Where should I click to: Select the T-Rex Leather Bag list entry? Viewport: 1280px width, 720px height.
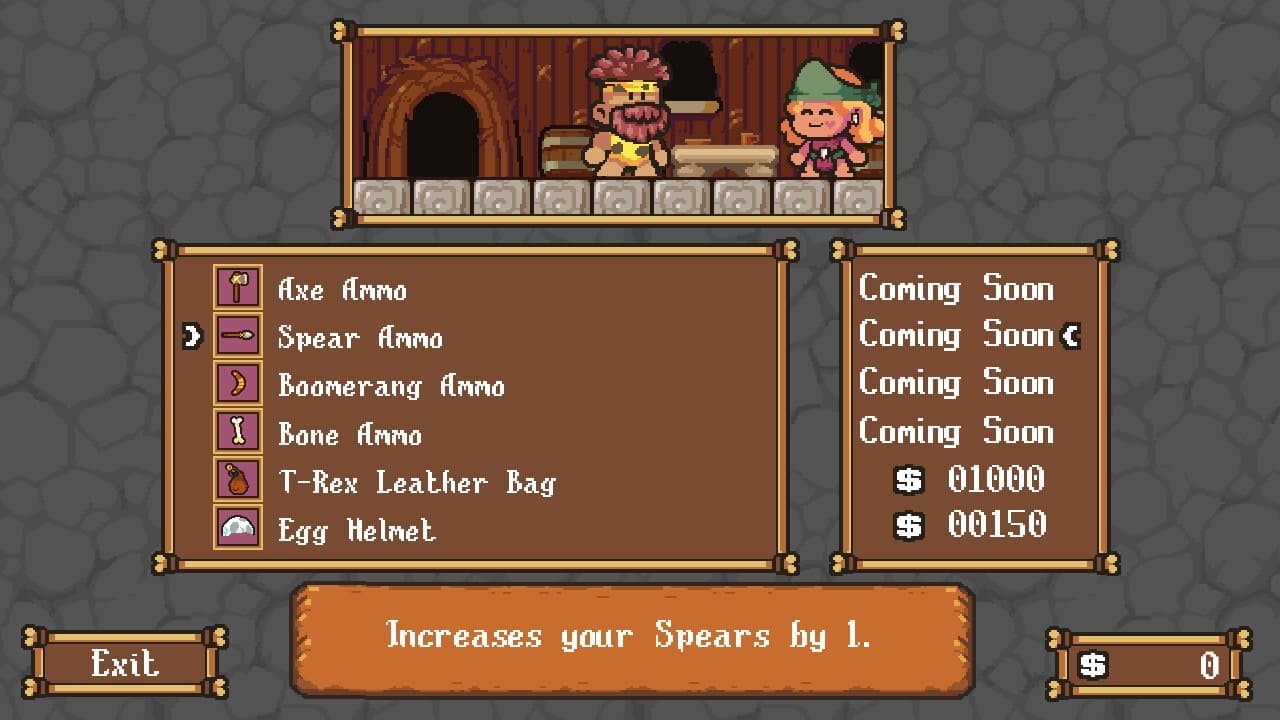(x=420, y=482)
